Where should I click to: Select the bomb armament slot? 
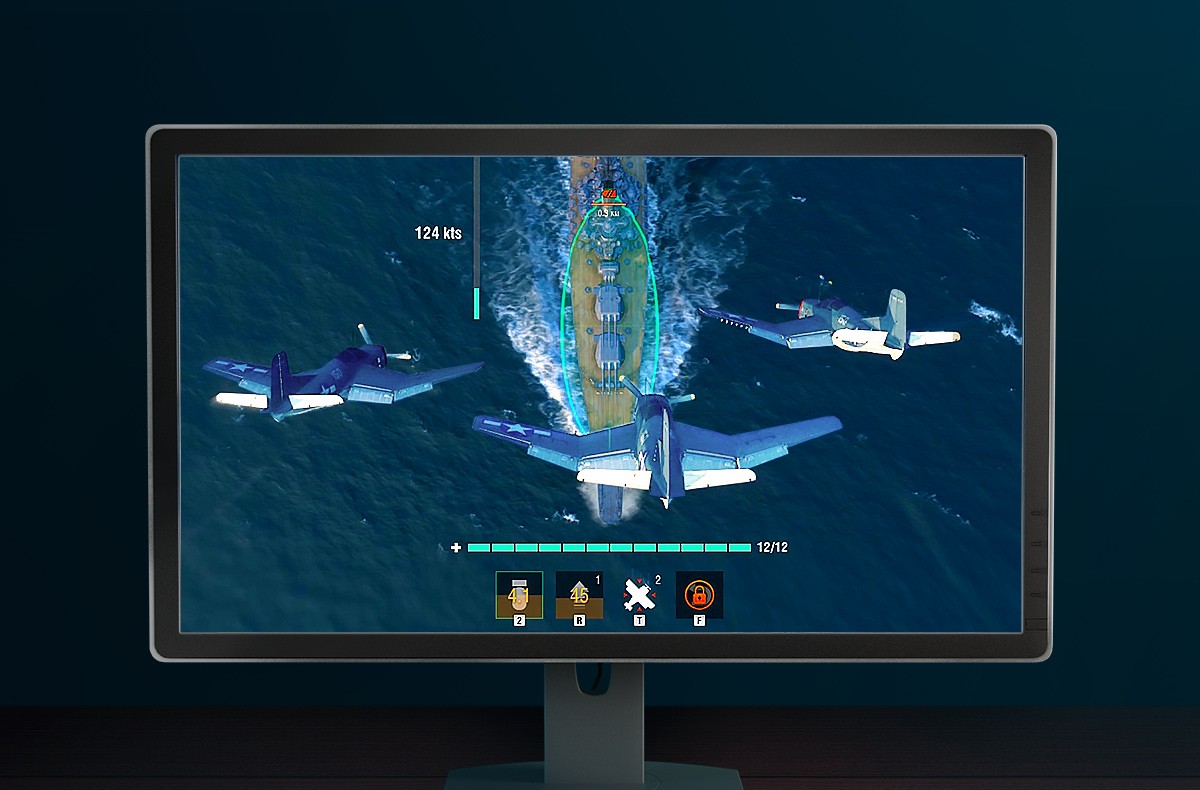(x=519, y=595)
